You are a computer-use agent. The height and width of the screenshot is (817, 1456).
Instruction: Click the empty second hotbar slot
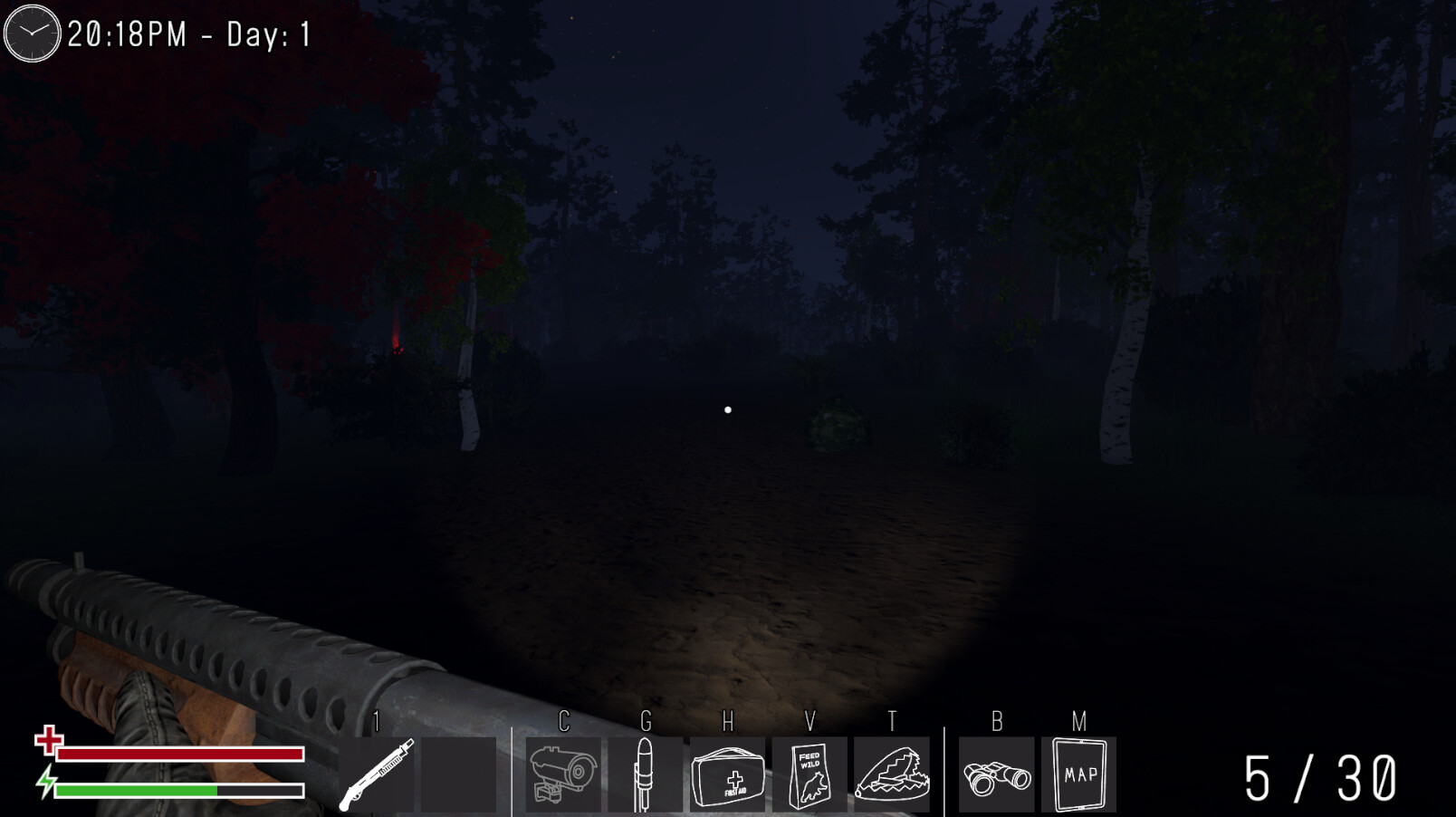click(x=460, y=776)
